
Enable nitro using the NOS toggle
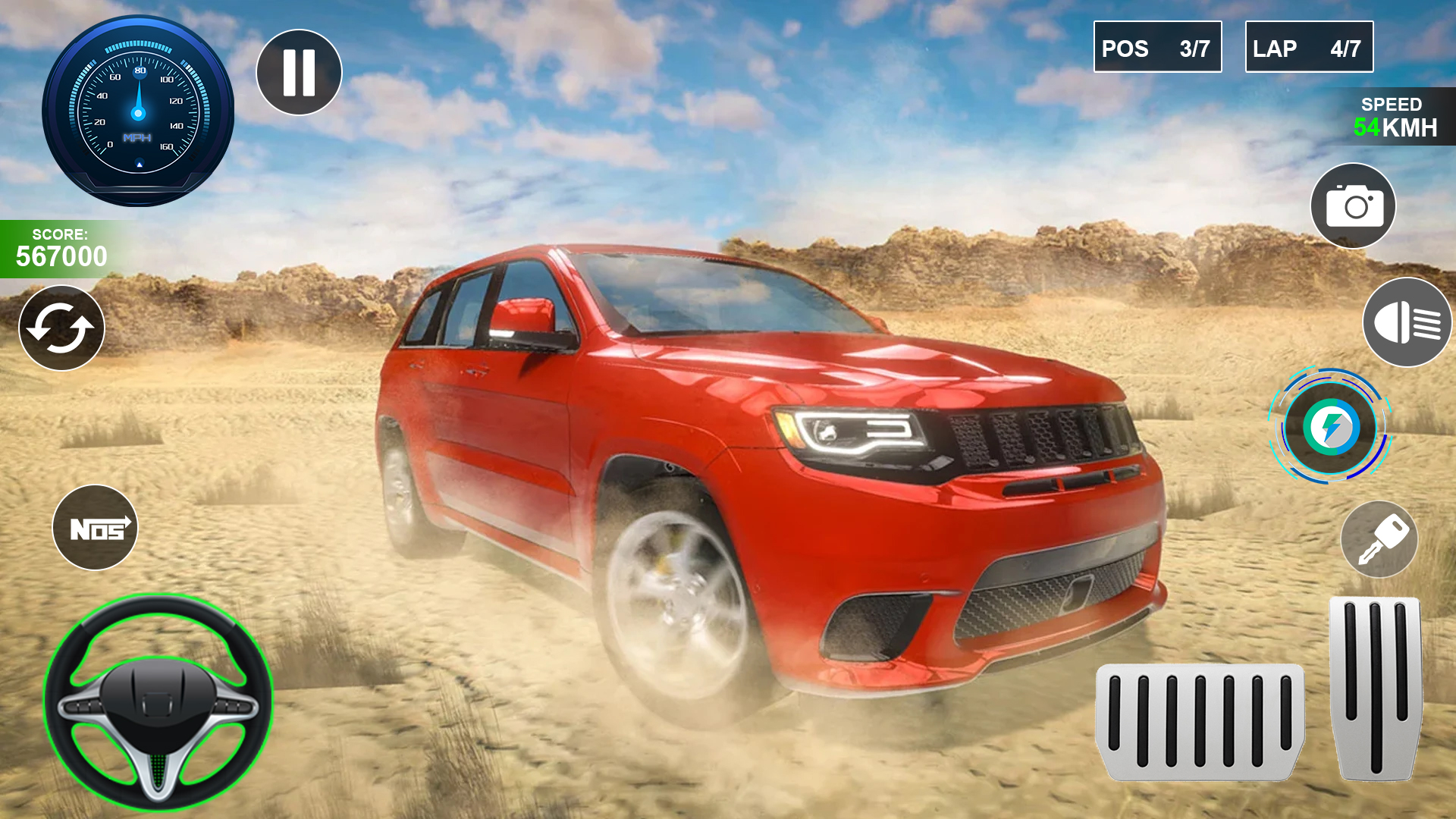coord(95,528)
